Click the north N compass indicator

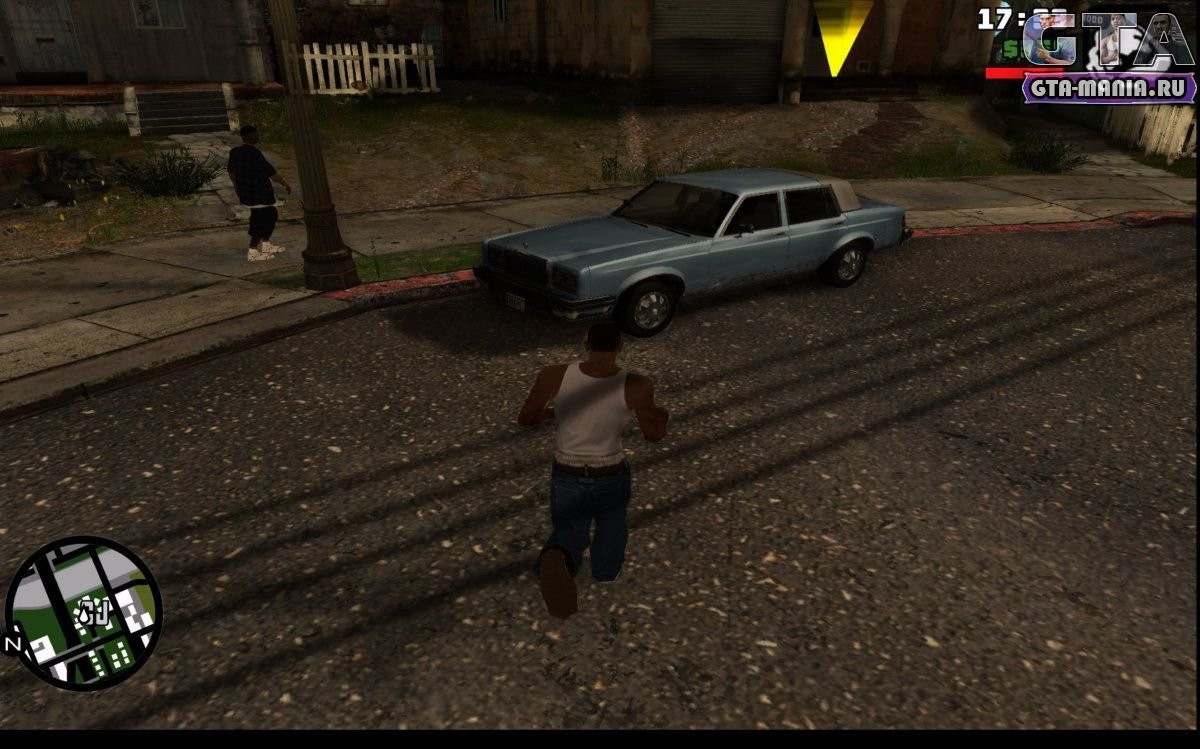(14, 644)
